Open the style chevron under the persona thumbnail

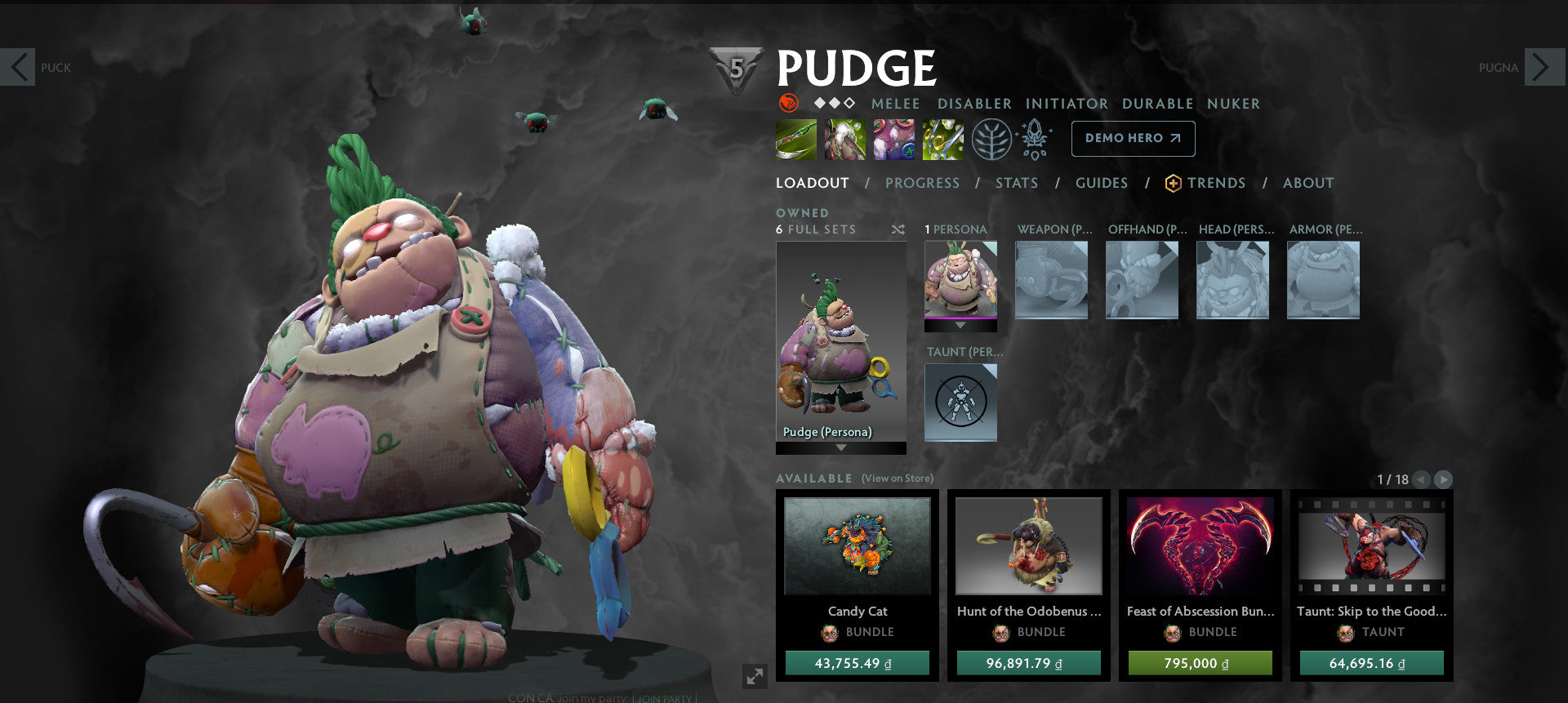pos(960,325)
